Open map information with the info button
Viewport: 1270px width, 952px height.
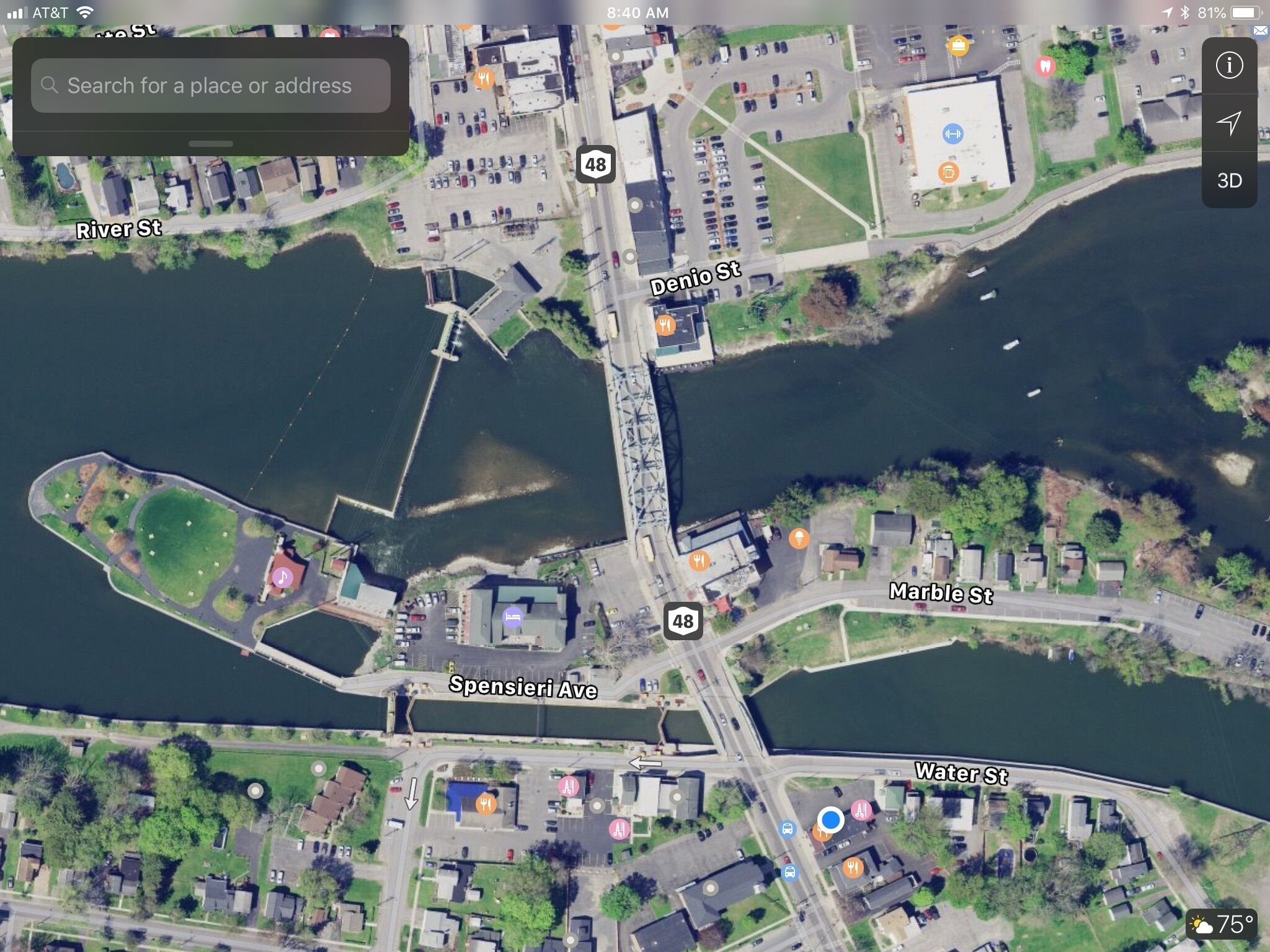tap(1230, 65)
